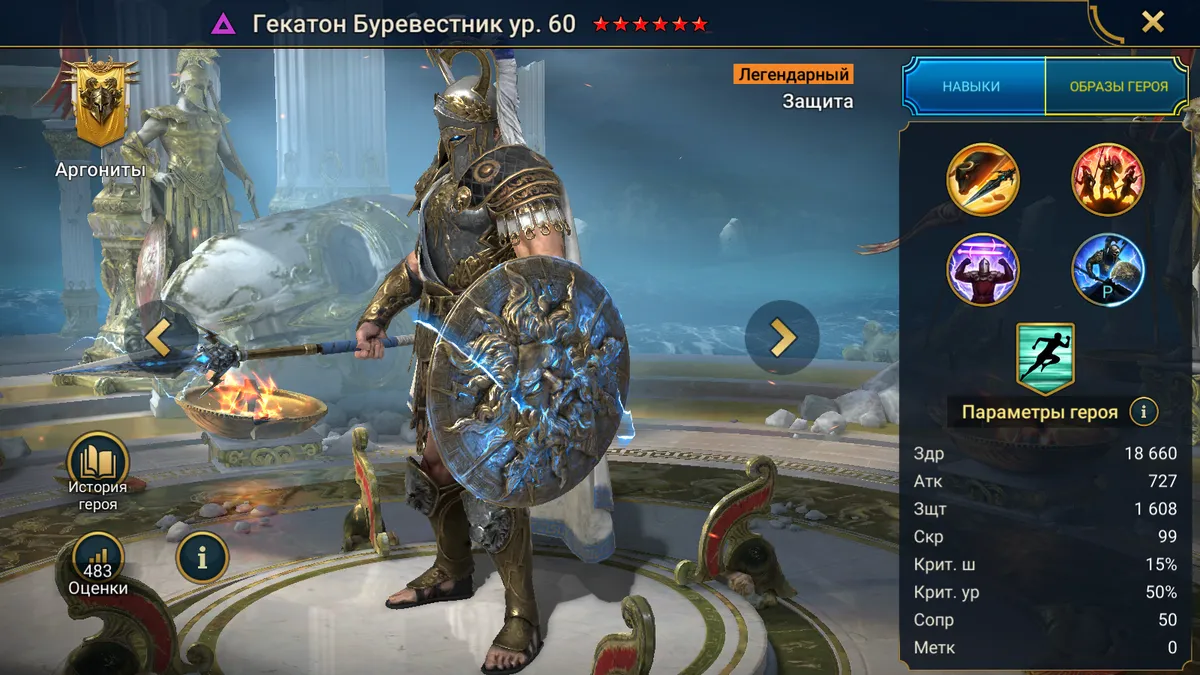Open the info button beside Параметры героя
The height and width of the screenshot is (675, 1200).
coord(1143,411)
